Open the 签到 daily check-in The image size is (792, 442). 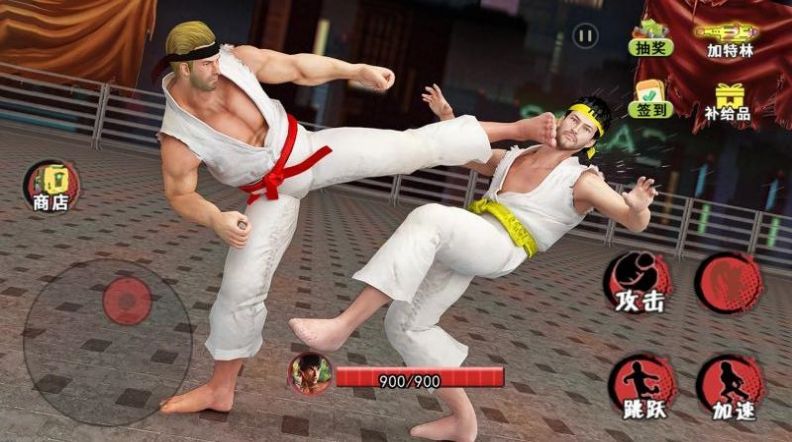pyautogui.click(x=650, y=98)
